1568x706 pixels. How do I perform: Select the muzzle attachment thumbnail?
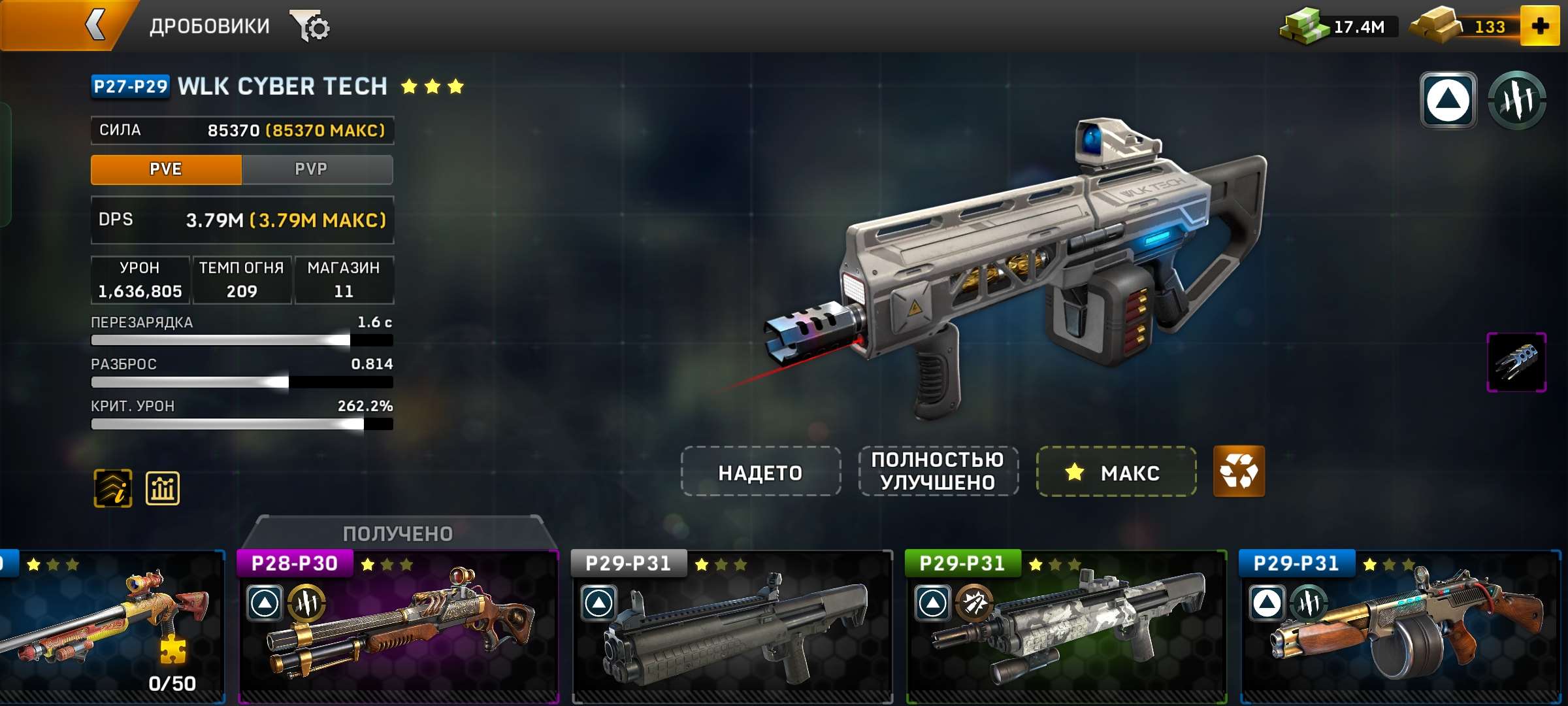1516,362
